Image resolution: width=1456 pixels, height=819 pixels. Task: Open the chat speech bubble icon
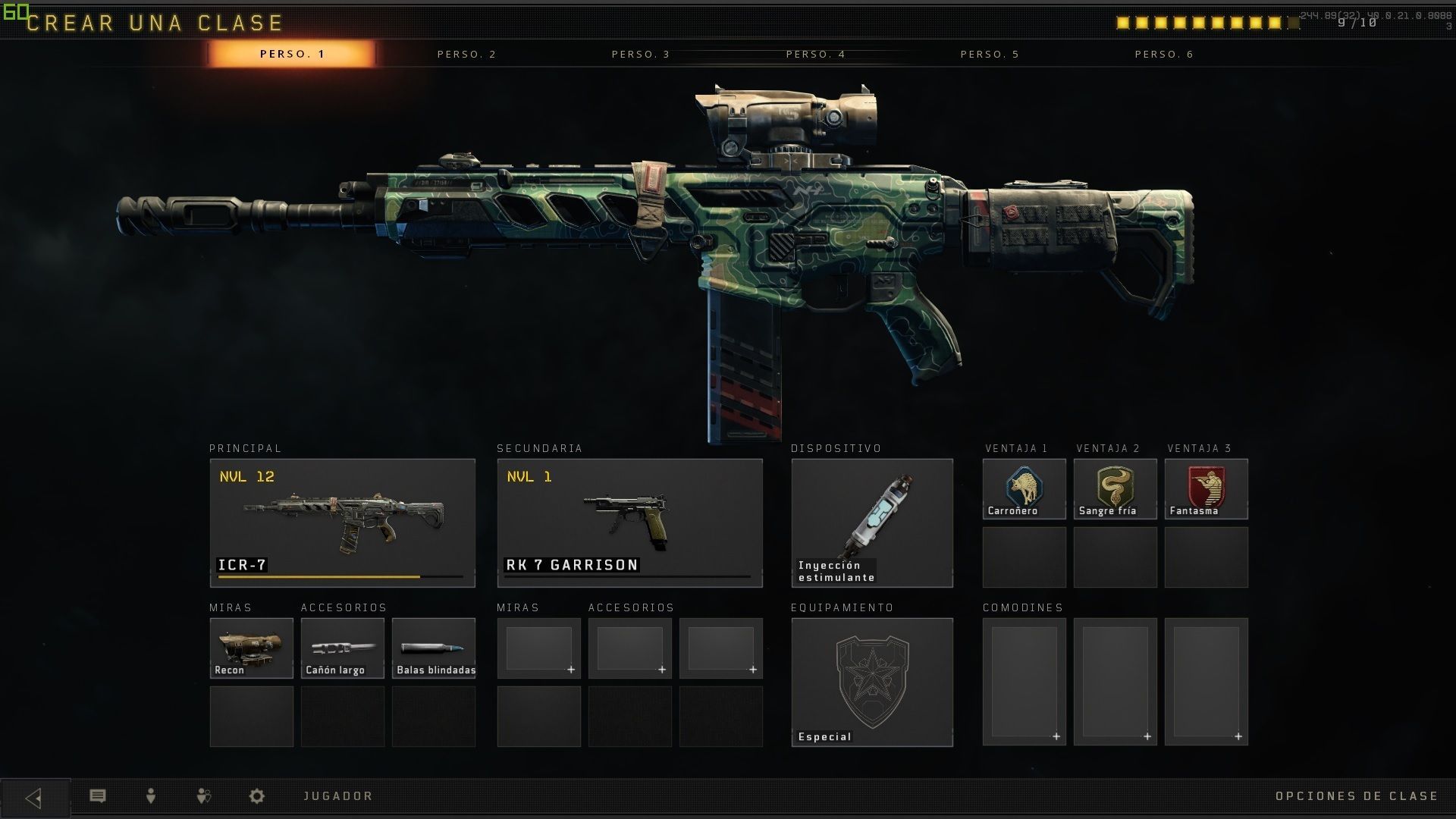point(98,795)
